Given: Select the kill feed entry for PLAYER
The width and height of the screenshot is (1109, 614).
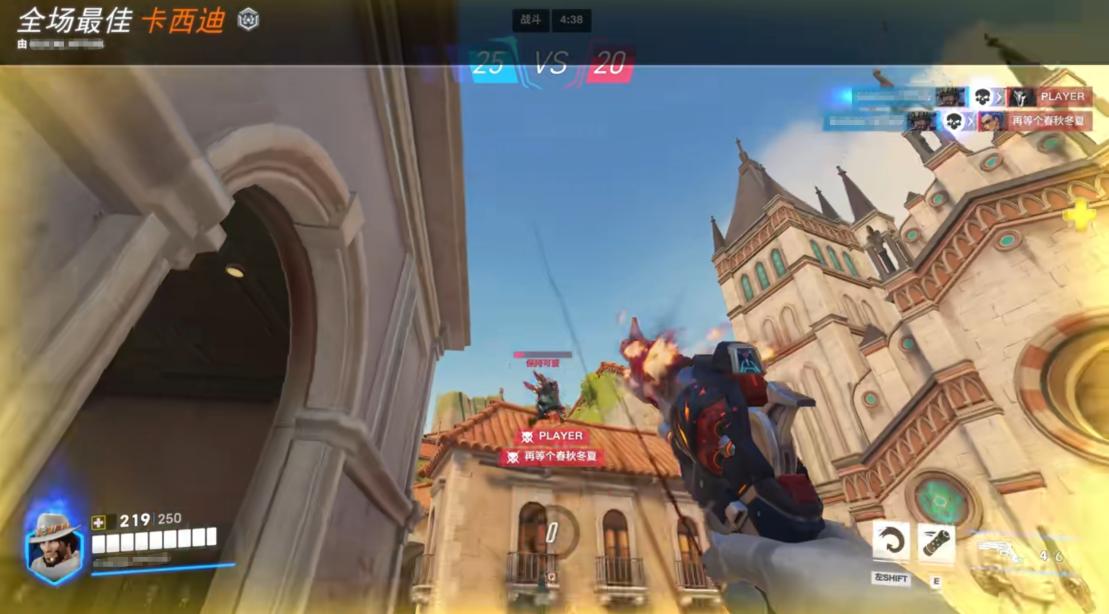Looking at the screenshot, I should tap(960, 97).
